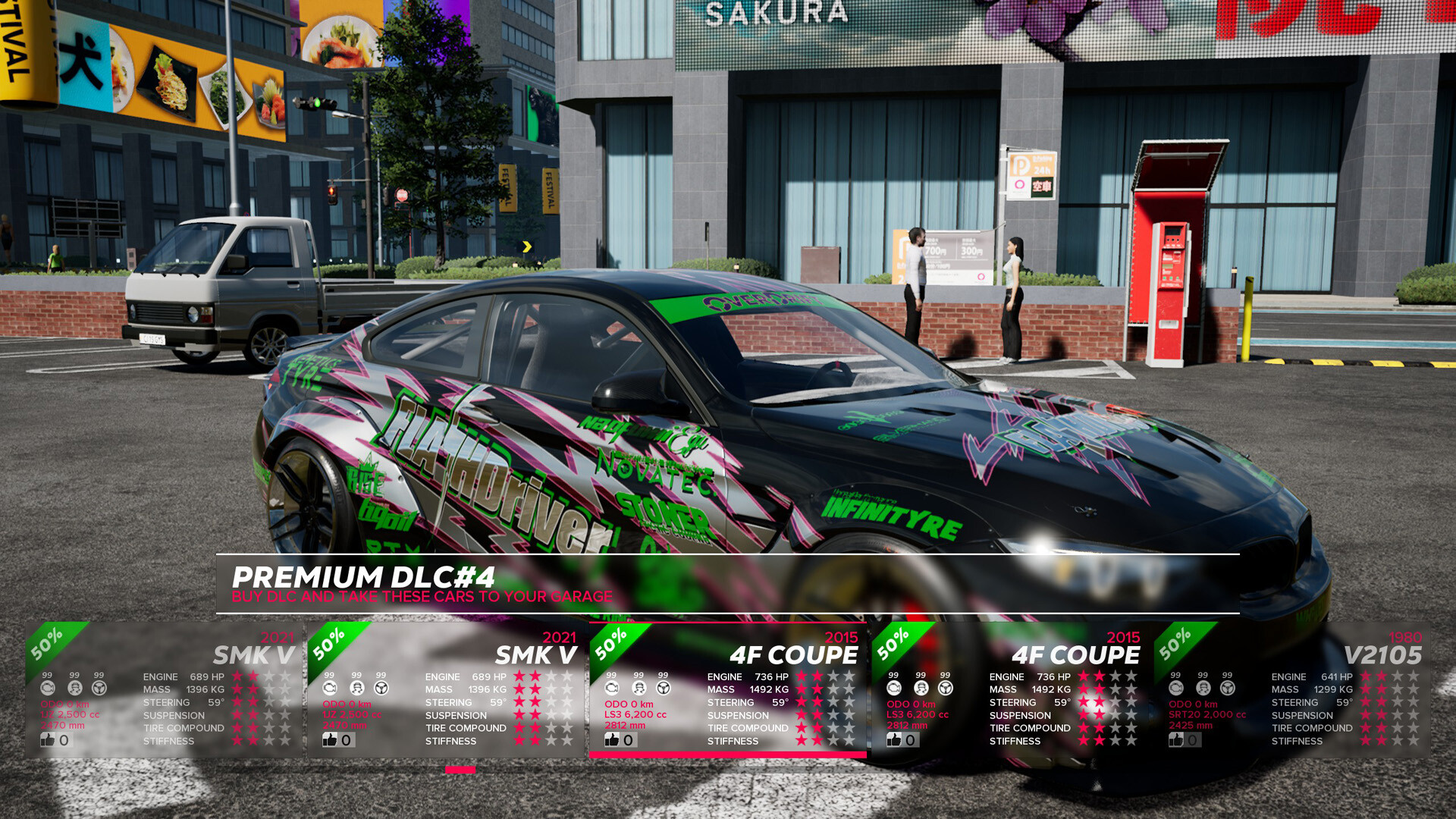
Task: Click the BUY DLC AND TAKE THESE CARS link
Action: (x=422, y=597)
